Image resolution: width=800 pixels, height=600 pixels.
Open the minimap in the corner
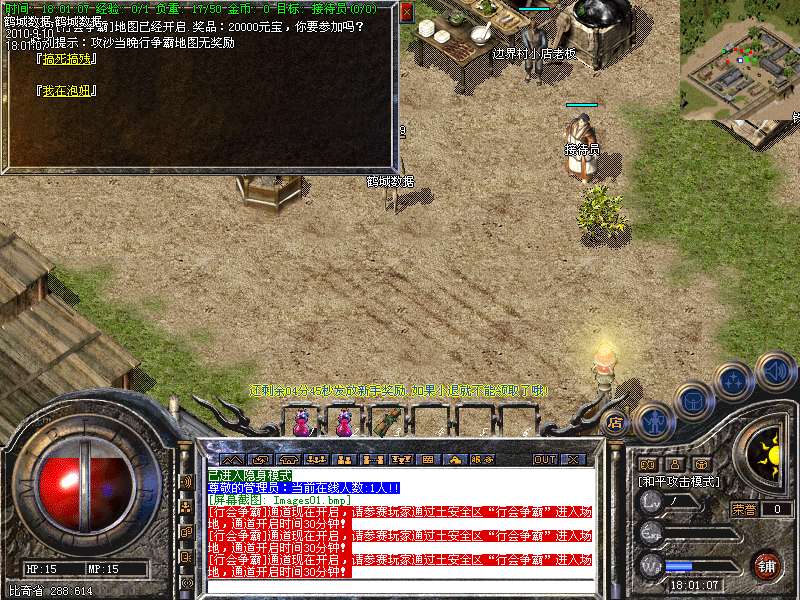[x=740, y=60]
